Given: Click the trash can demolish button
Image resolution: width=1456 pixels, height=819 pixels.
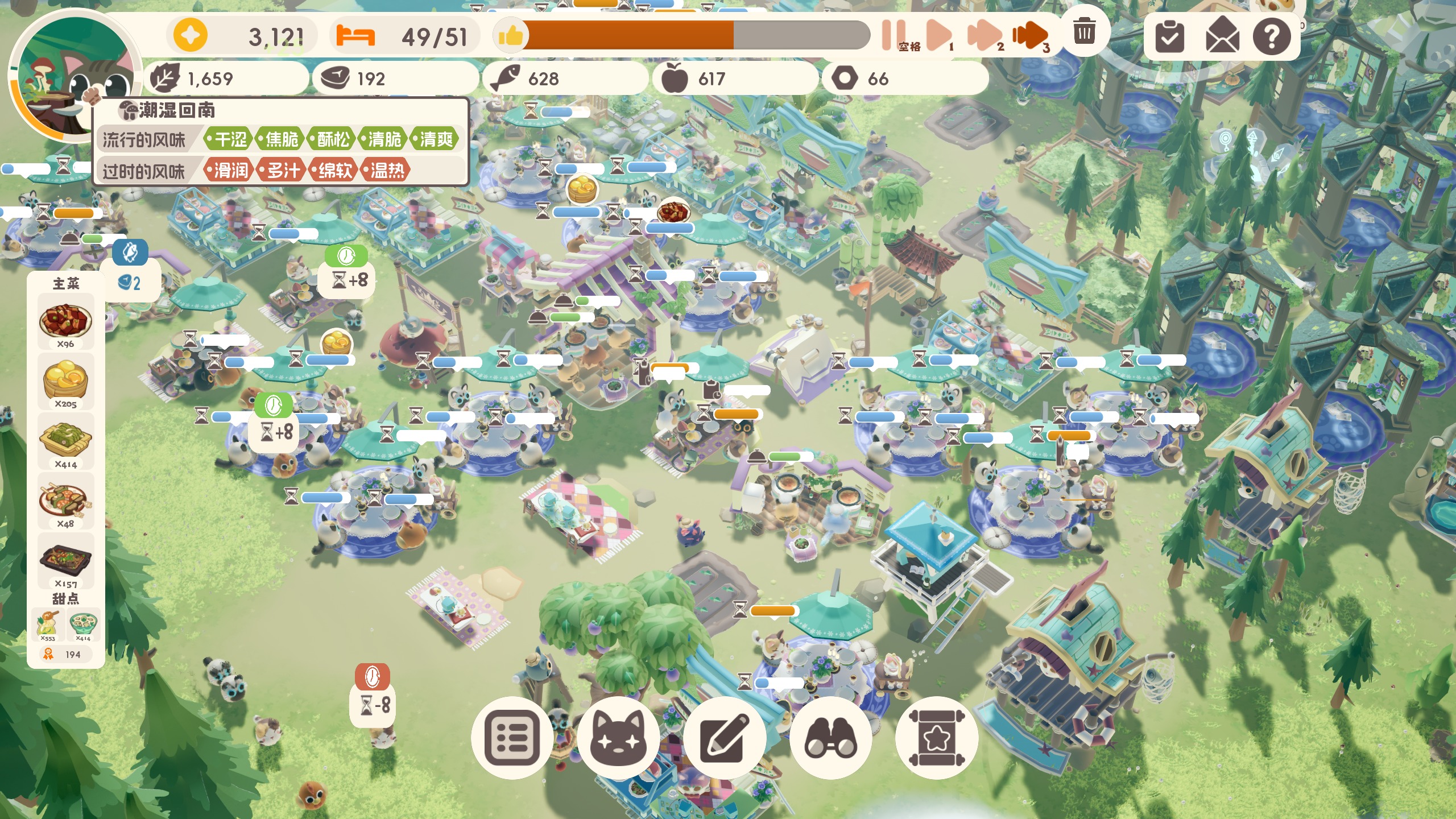Looking at the screenshot, I should [1084, 31].
